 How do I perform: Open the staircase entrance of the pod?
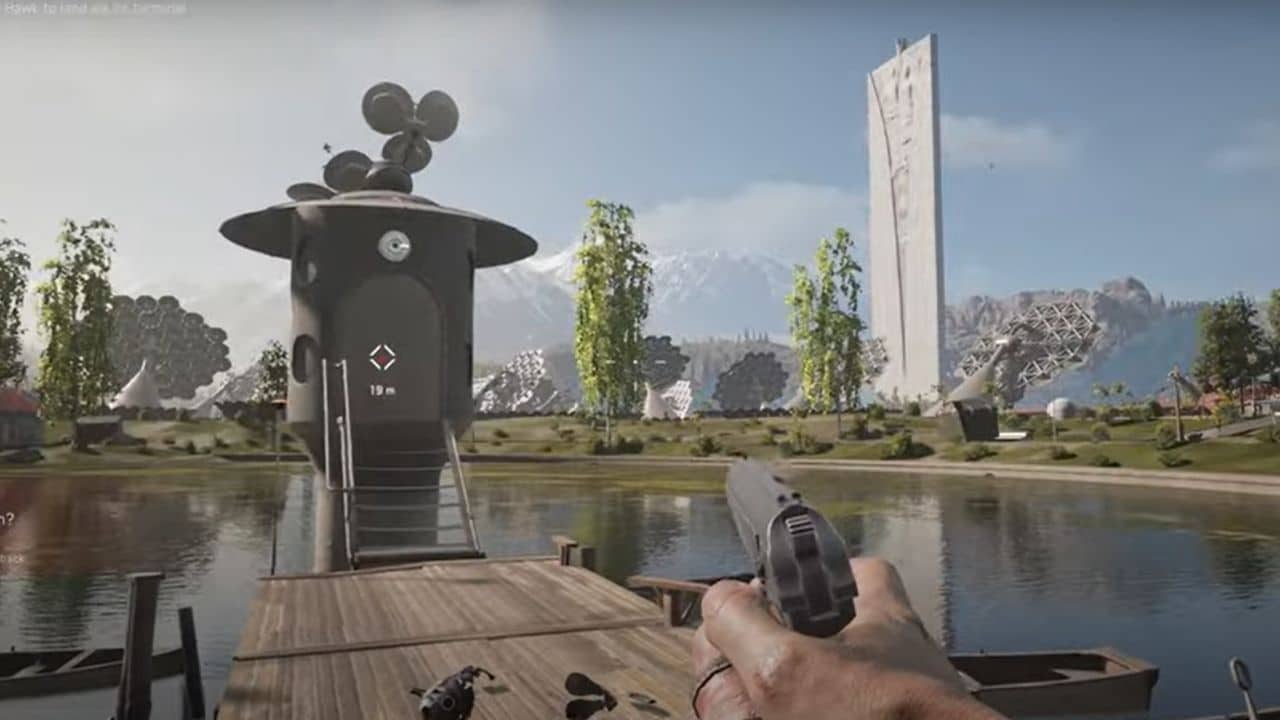coord(400,500)
